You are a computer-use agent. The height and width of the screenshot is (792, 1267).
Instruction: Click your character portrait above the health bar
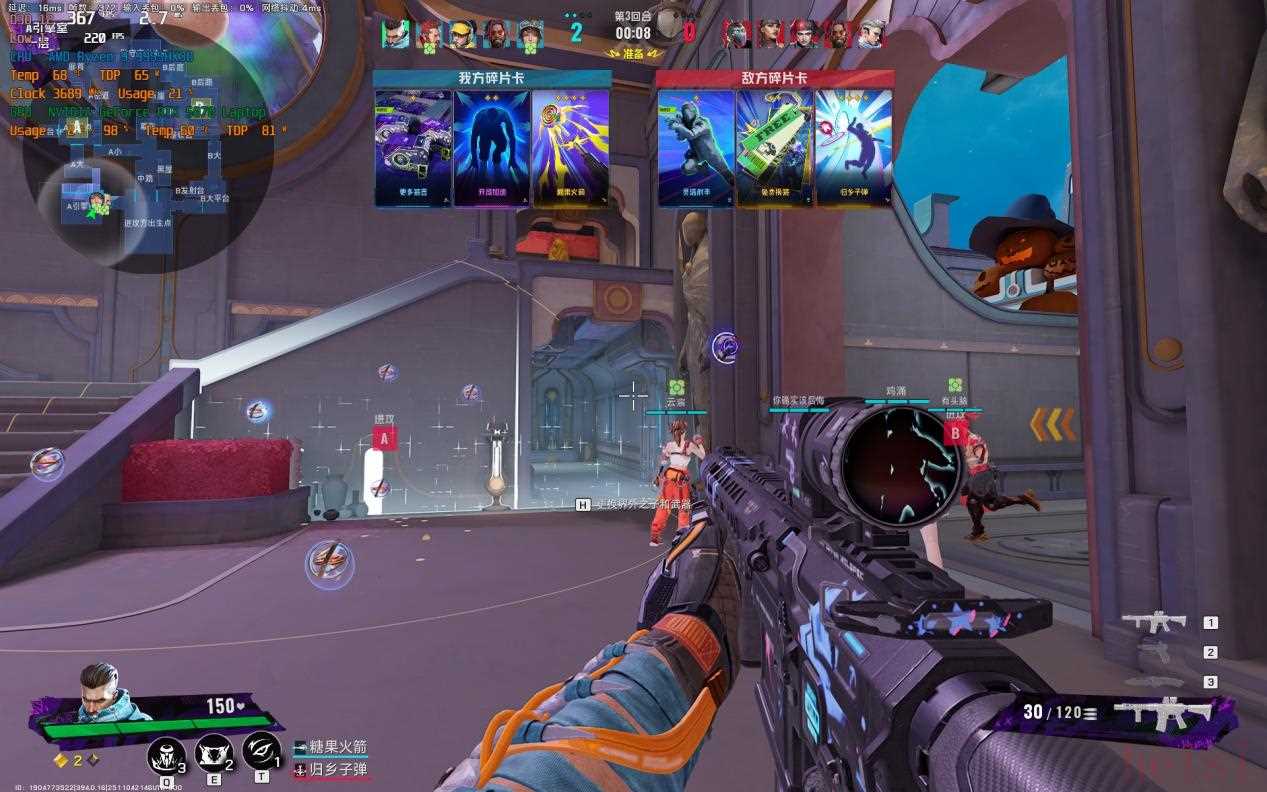click(103, 692)
